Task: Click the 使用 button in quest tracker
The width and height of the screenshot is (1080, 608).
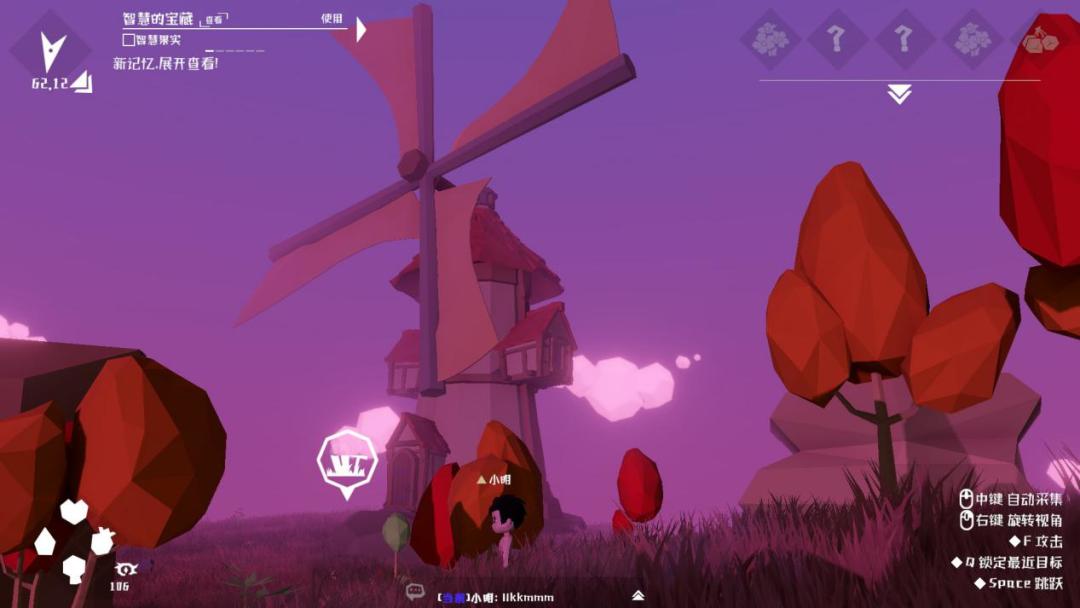Action: tap(332, 18)
